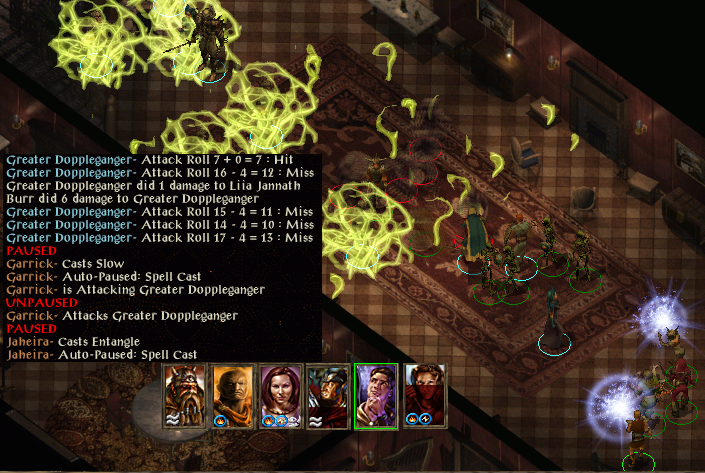Choose the red-haired woman portrait

[x=281, y=394]
